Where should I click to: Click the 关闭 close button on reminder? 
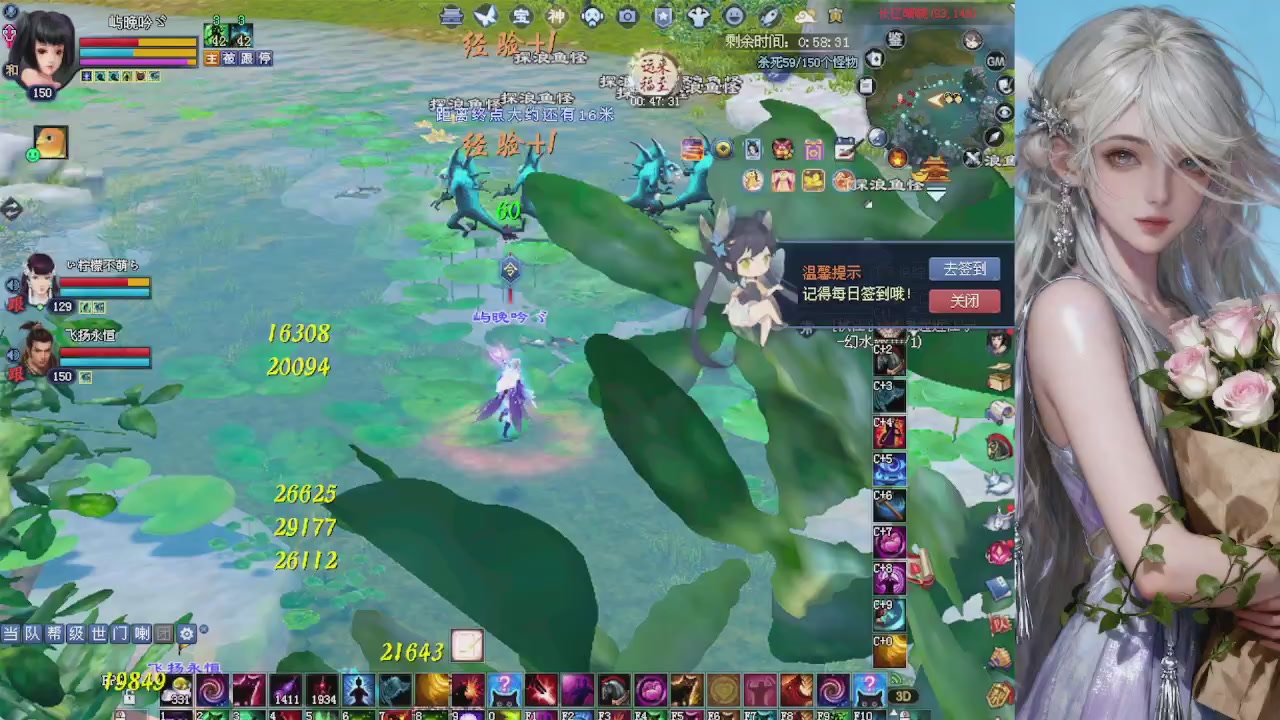coord(963,301)
